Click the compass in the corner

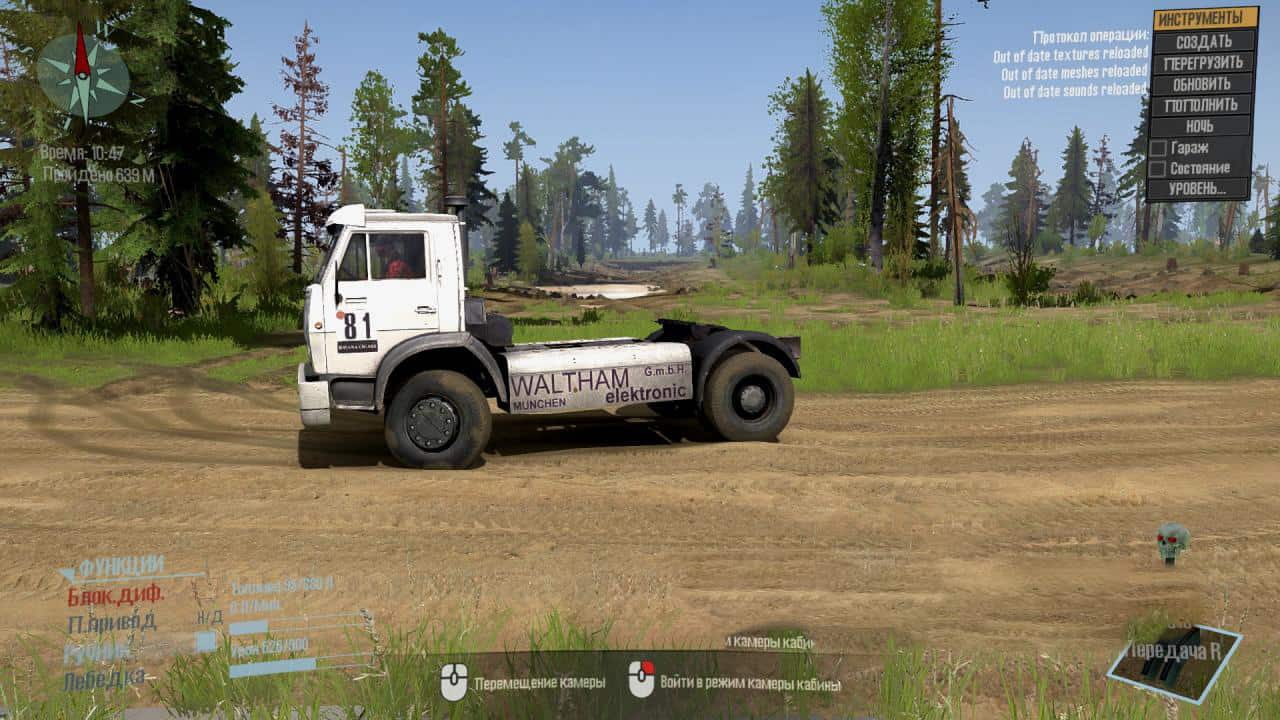(x=83, y=75)
